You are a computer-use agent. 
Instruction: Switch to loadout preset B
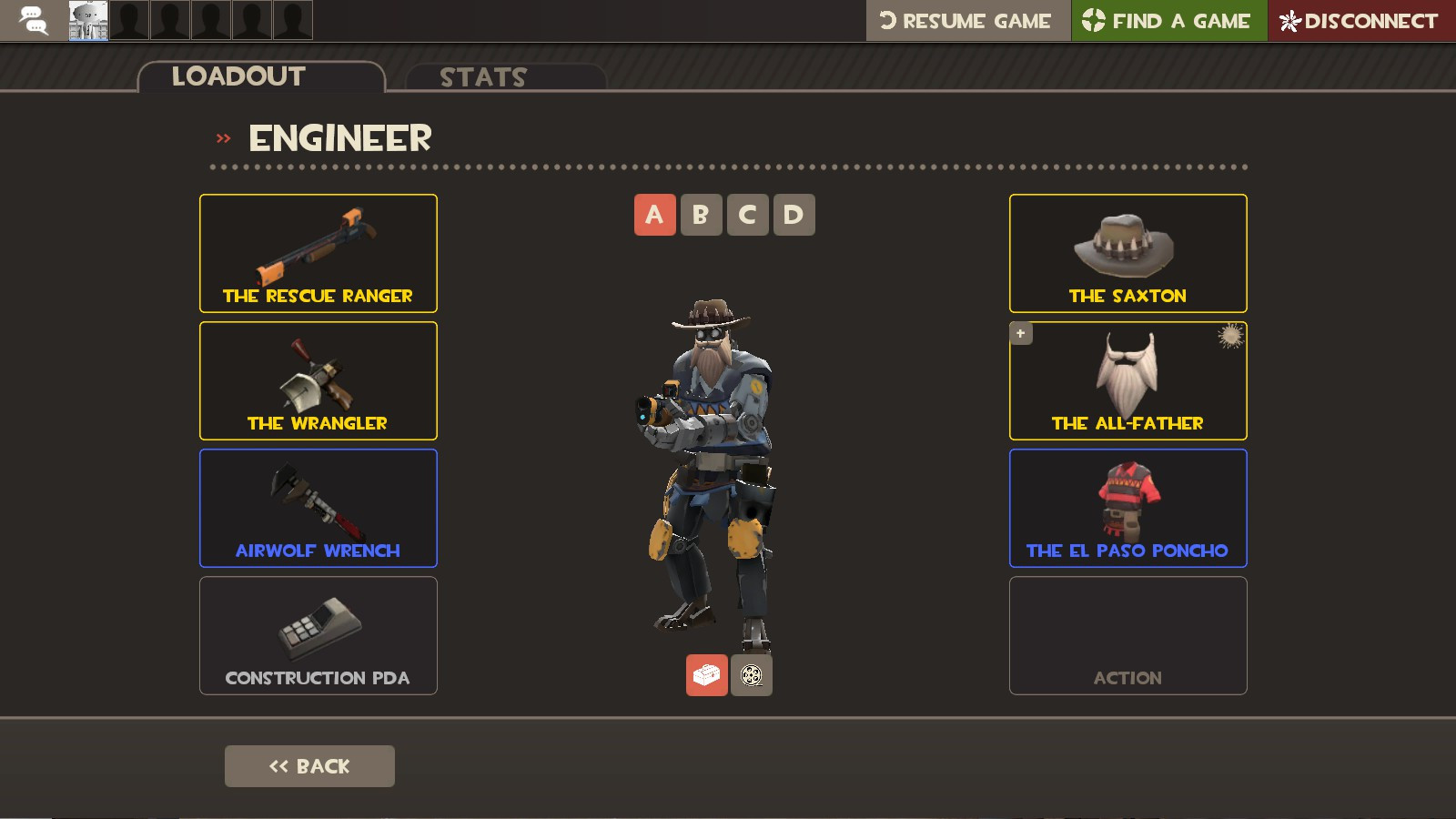pyautogui.click(x=701, y=215)
